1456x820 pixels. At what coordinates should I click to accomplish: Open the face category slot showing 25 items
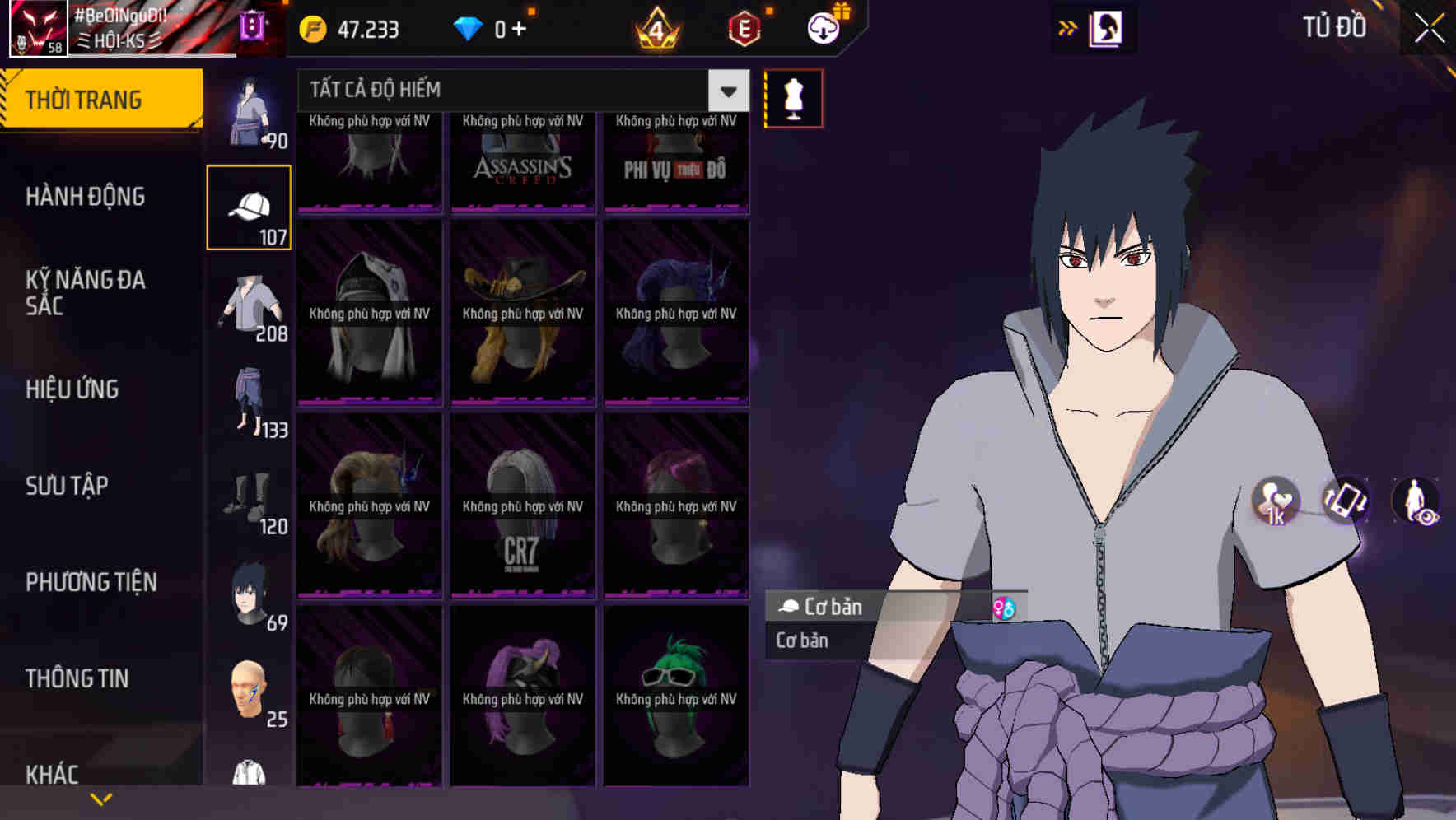[249, 687]
